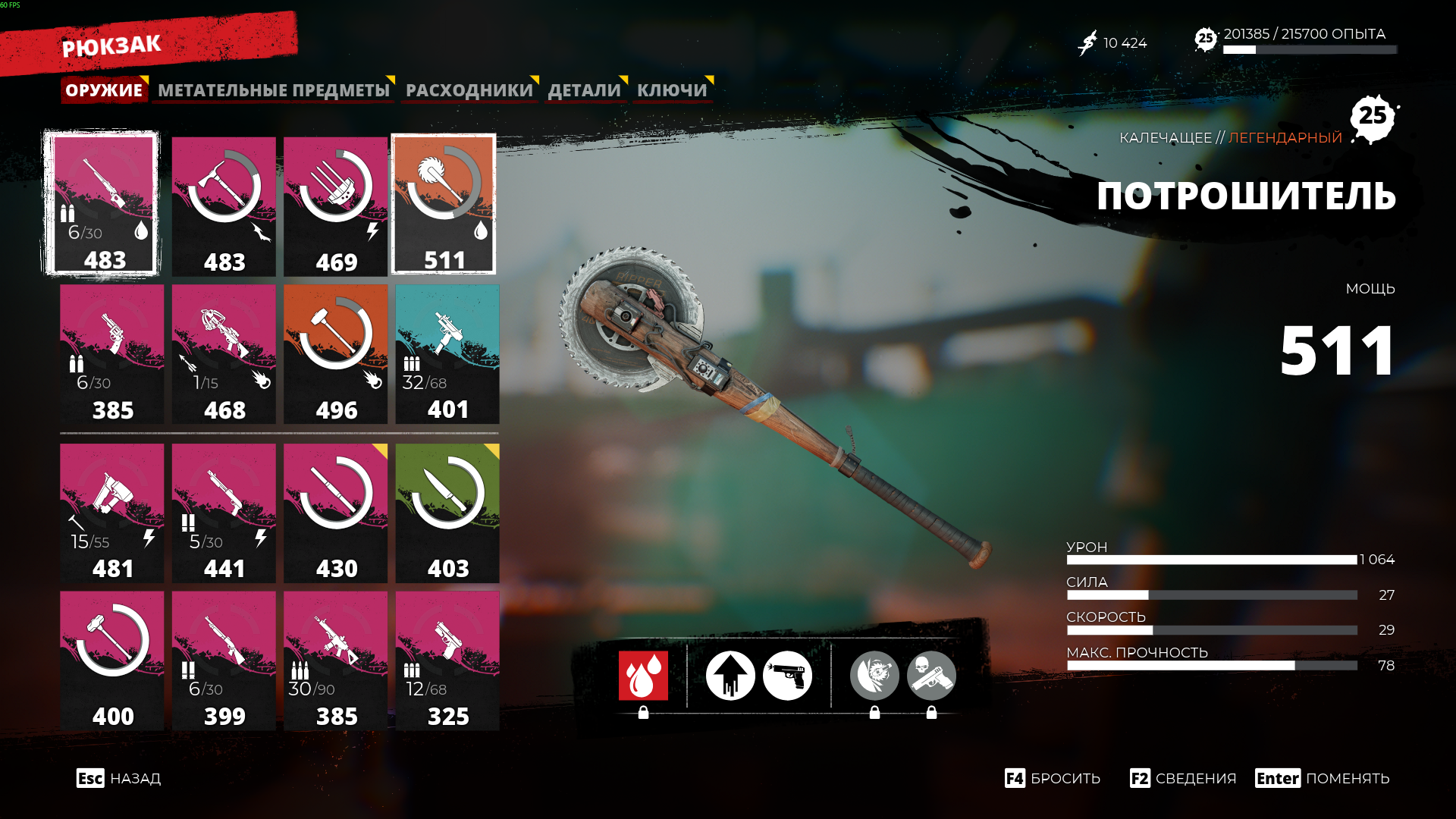Switch to the РАСХОДНИКИ tab
Screen dimensions: 1456x819
469,90
